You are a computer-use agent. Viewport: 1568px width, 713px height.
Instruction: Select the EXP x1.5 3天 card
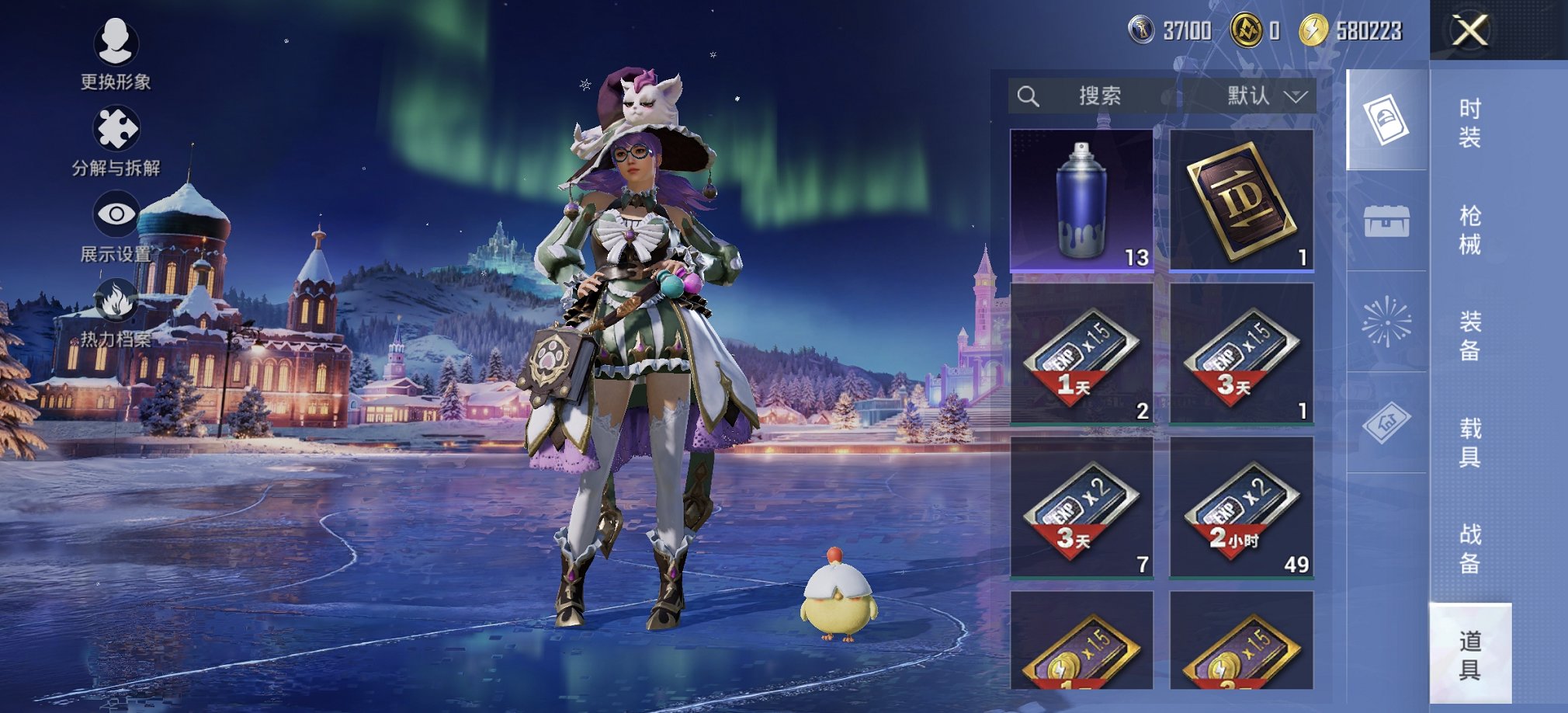coord(1240,353)
